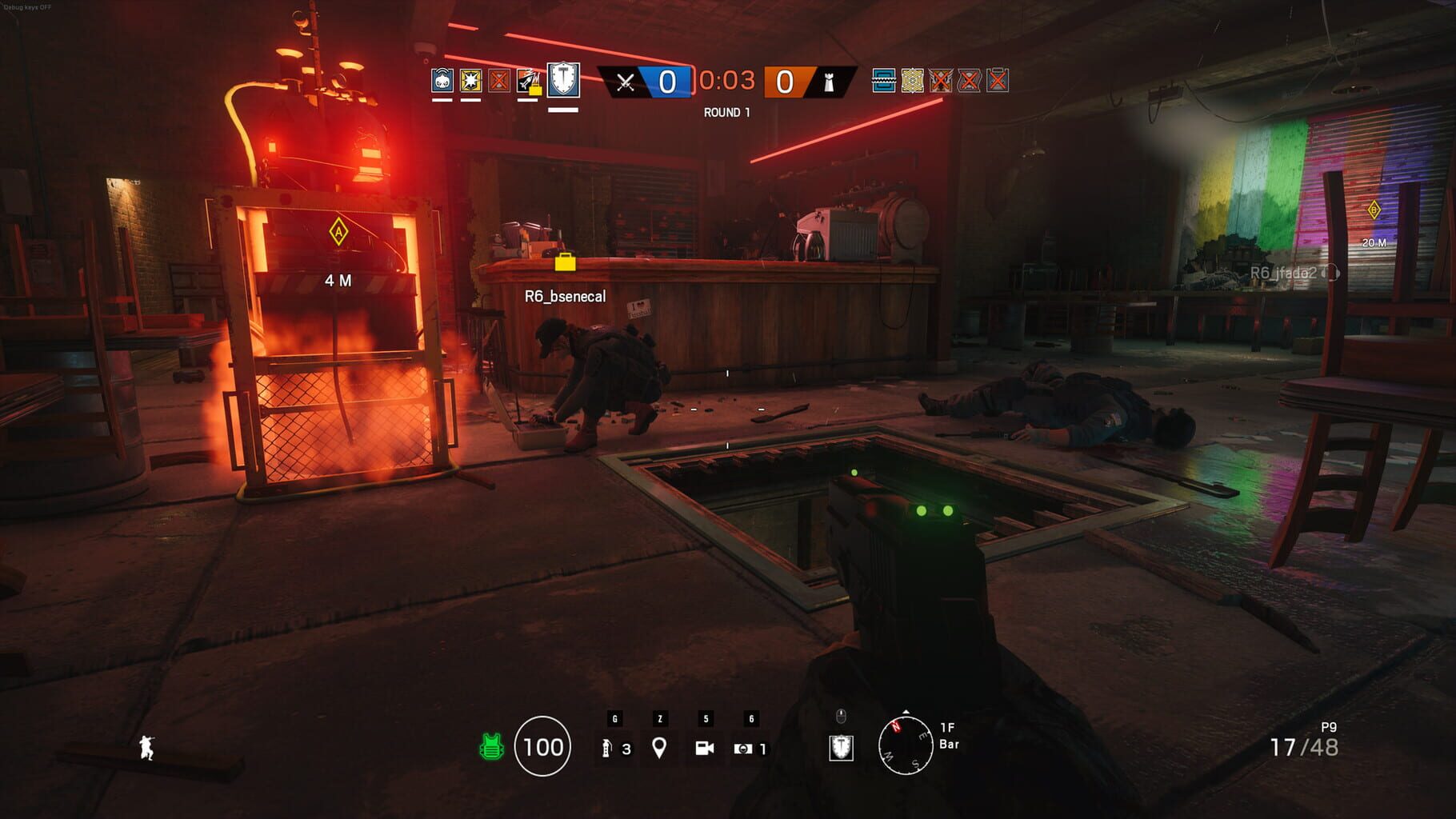
Task: Select the ping marker icon bound to Z
Action: click(x=659, y=746)
